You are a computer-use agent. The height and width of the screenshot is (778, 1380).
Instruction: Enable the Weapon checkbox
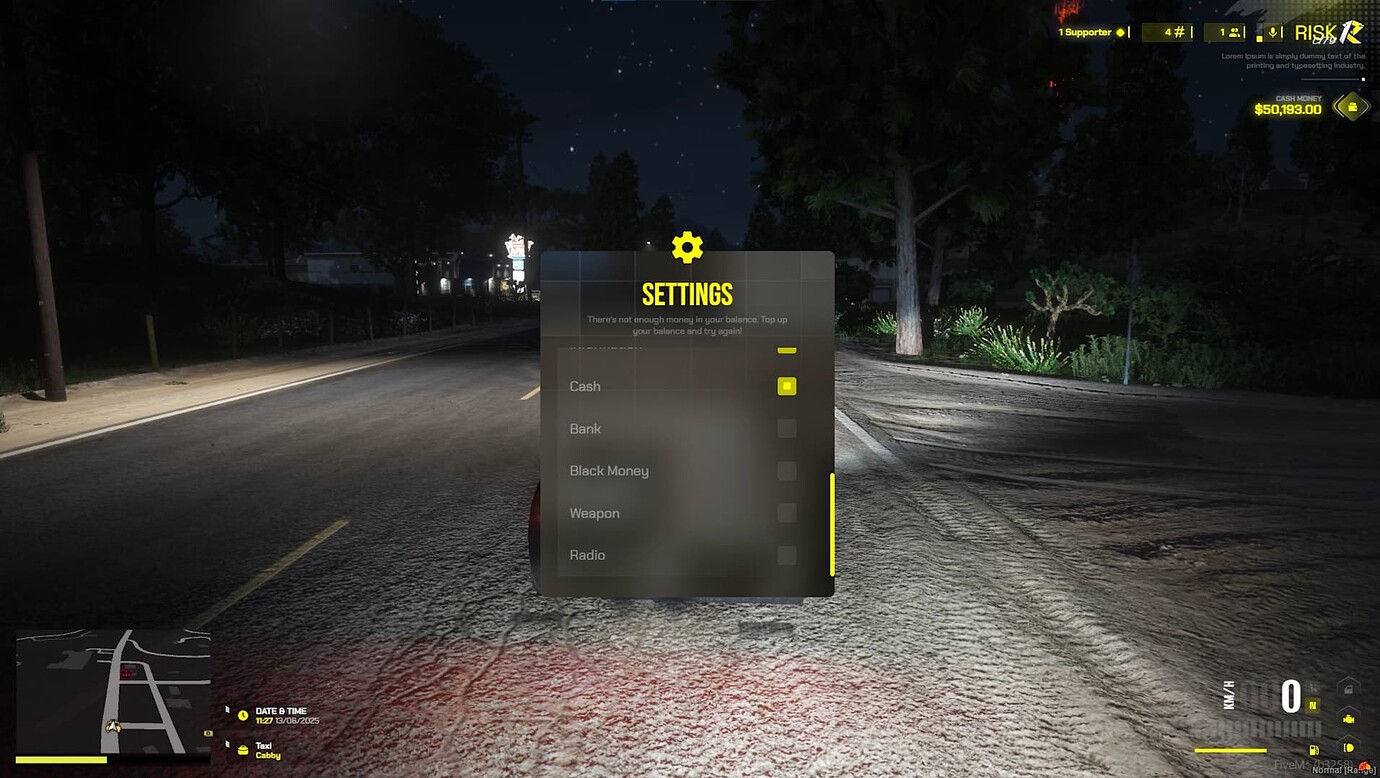[x=787, y=512]
